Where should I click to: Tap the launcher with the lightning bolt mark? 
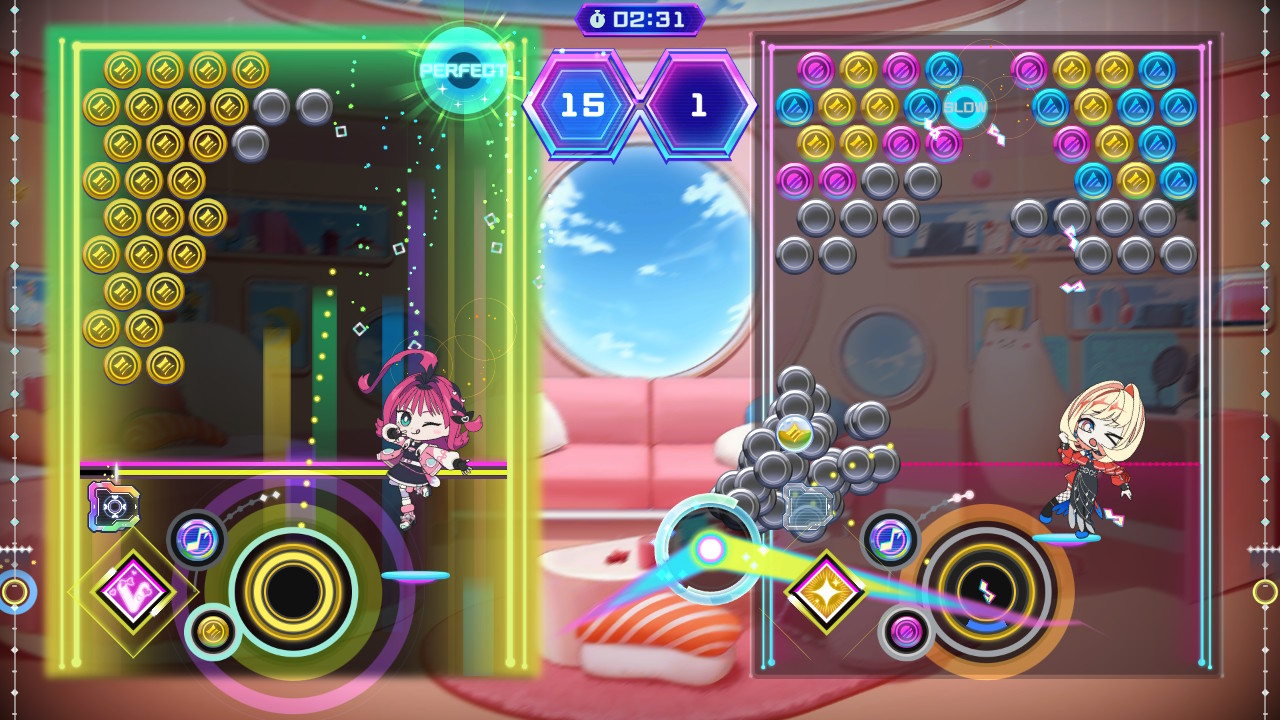click(x=986, y=590)
